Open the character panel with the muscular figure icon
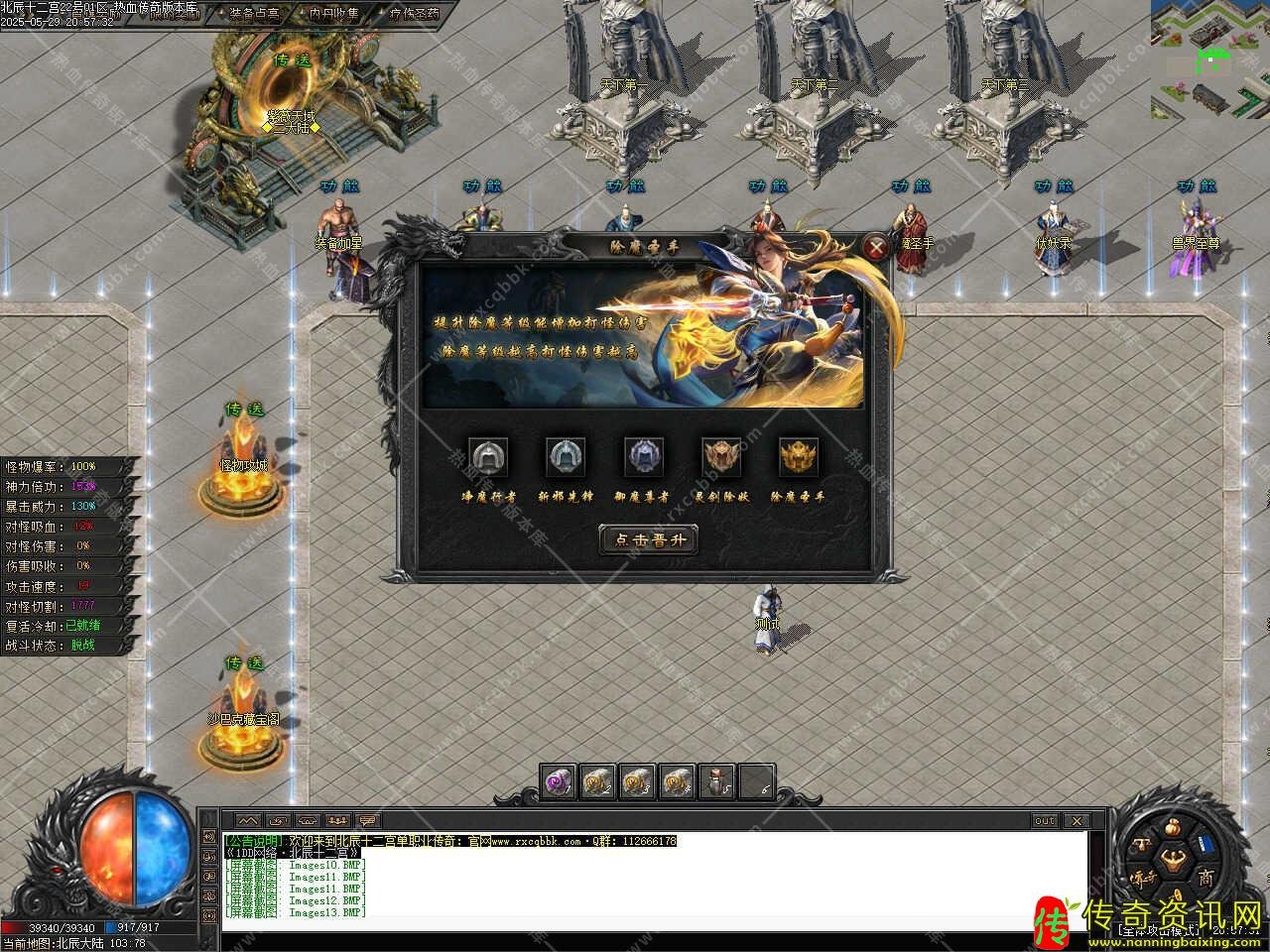Viewport: 1270px width, 952px height. click(1172, 859)
